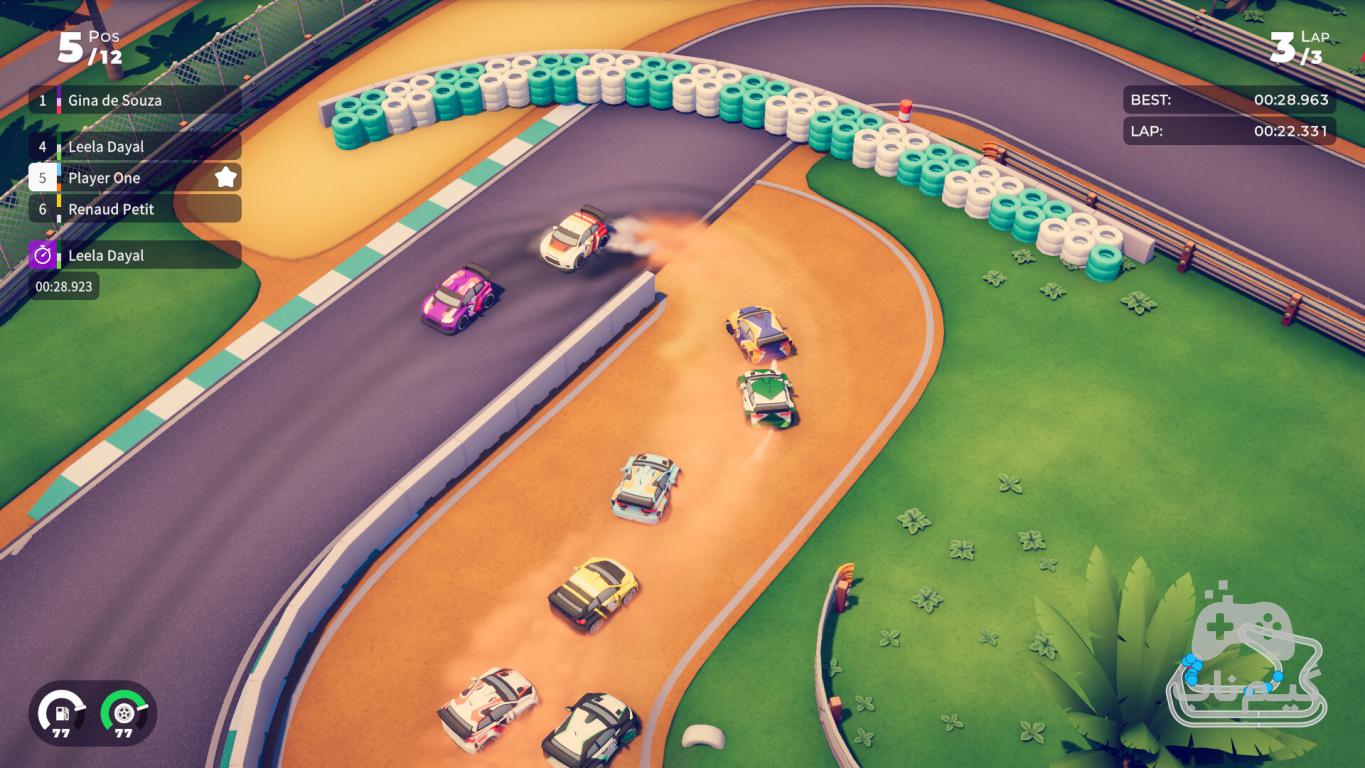Open the gamepad watermark logo
This screenshot has height=768, width=1365.
click(x=1246, y=661)
